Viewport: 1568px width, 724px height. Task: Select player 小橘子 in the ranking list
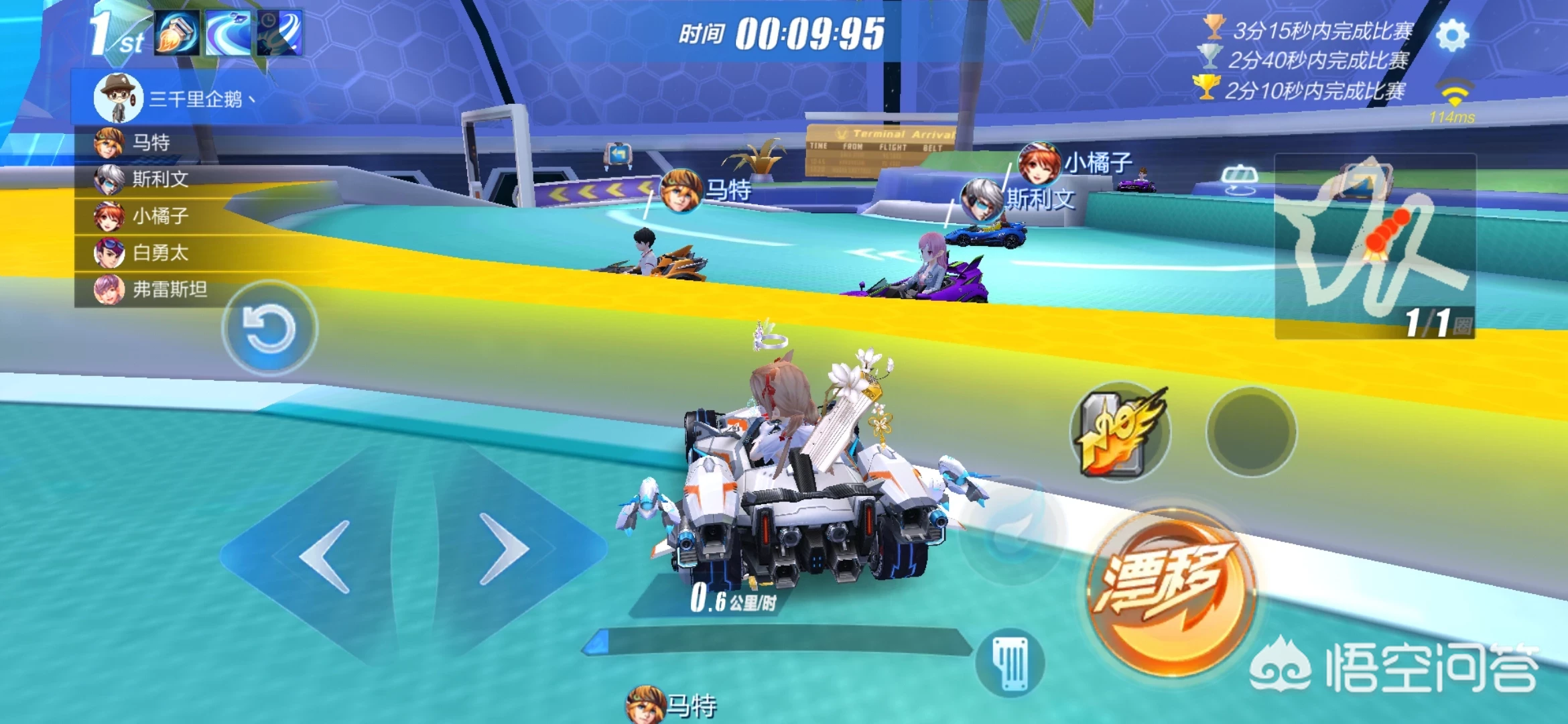(x=159, y=216)
